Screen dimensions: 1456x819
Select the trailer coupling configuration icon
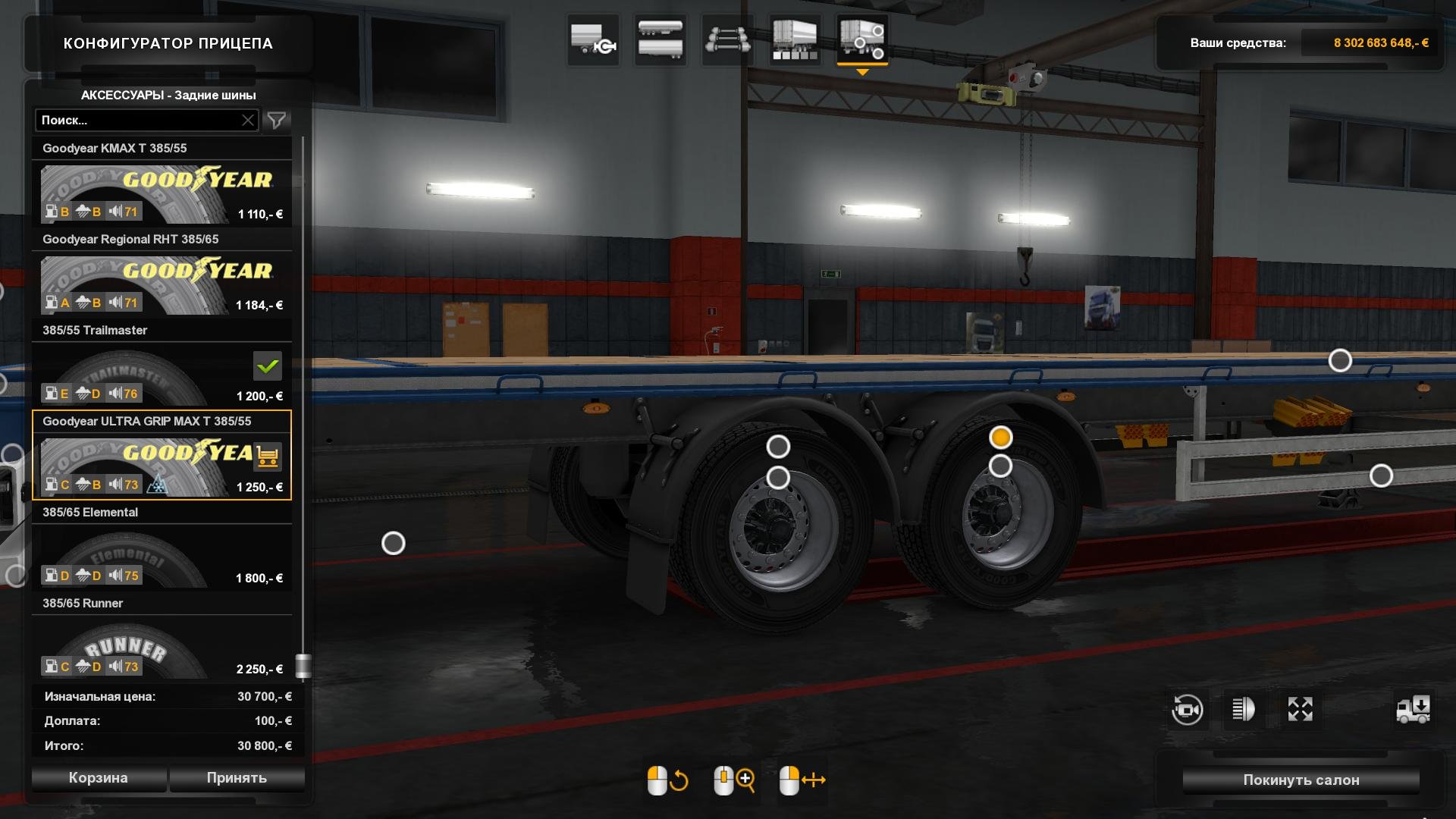(x=593, y=39)
